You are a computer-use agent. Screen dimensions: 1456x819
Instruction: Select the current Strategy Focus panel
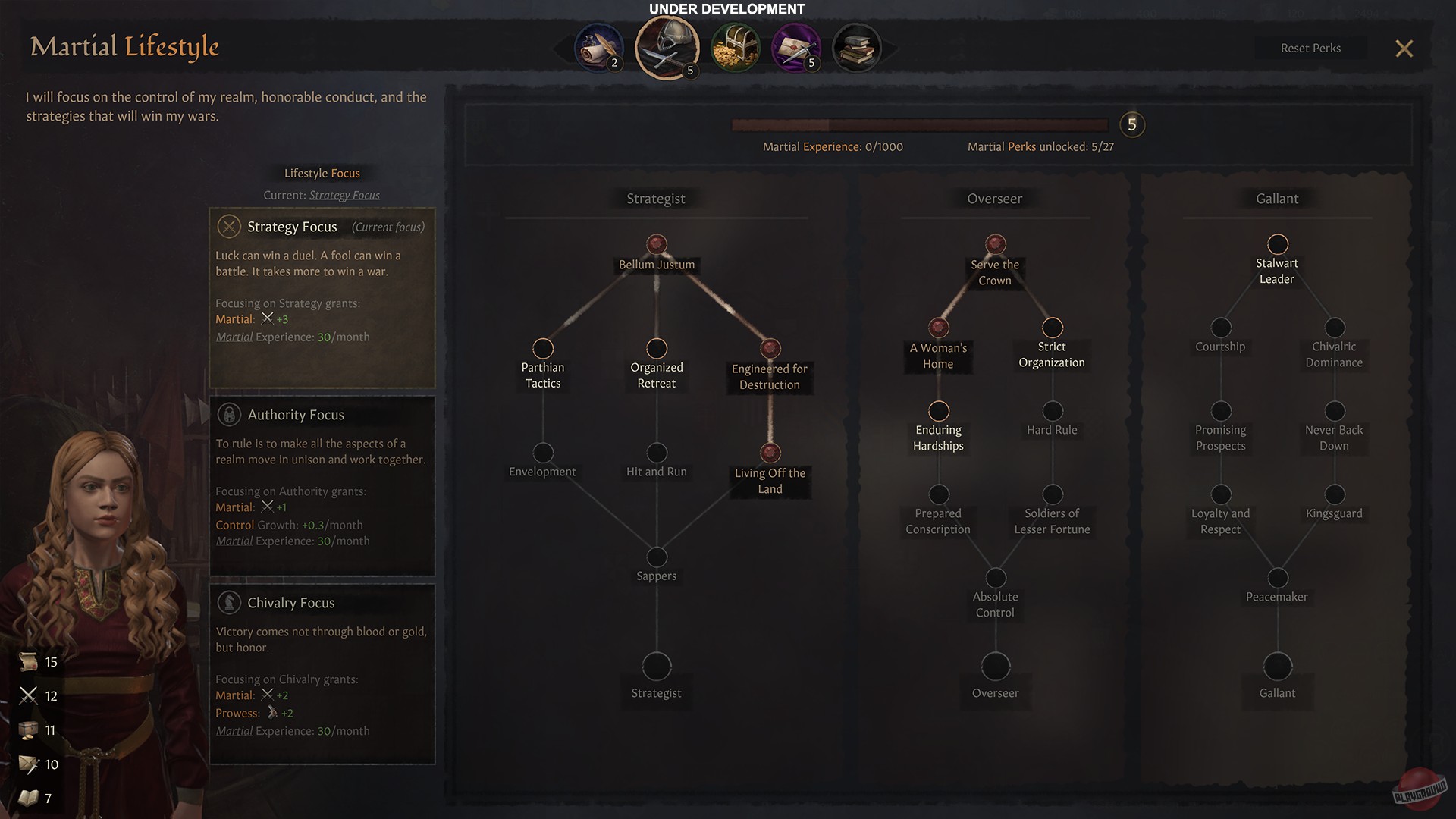click(322, 296)
